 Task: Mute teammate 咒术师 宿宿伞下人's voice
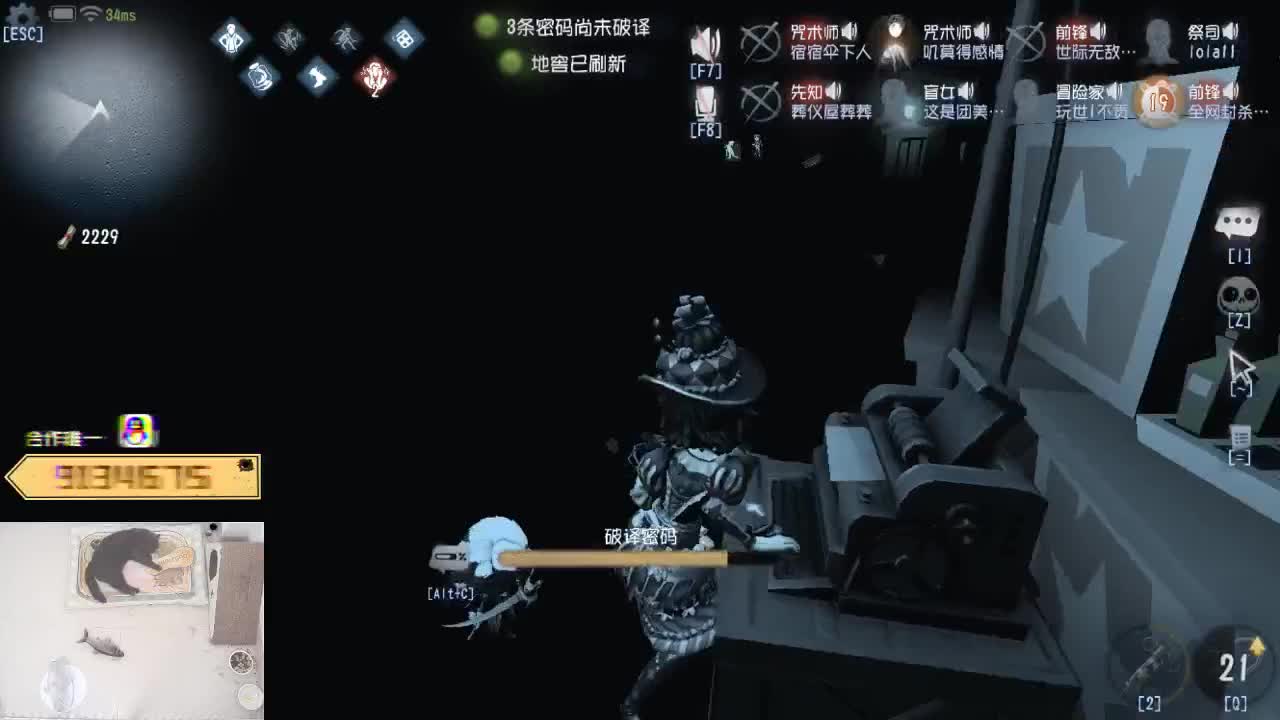pyautogui.click(x=849, y=30)
